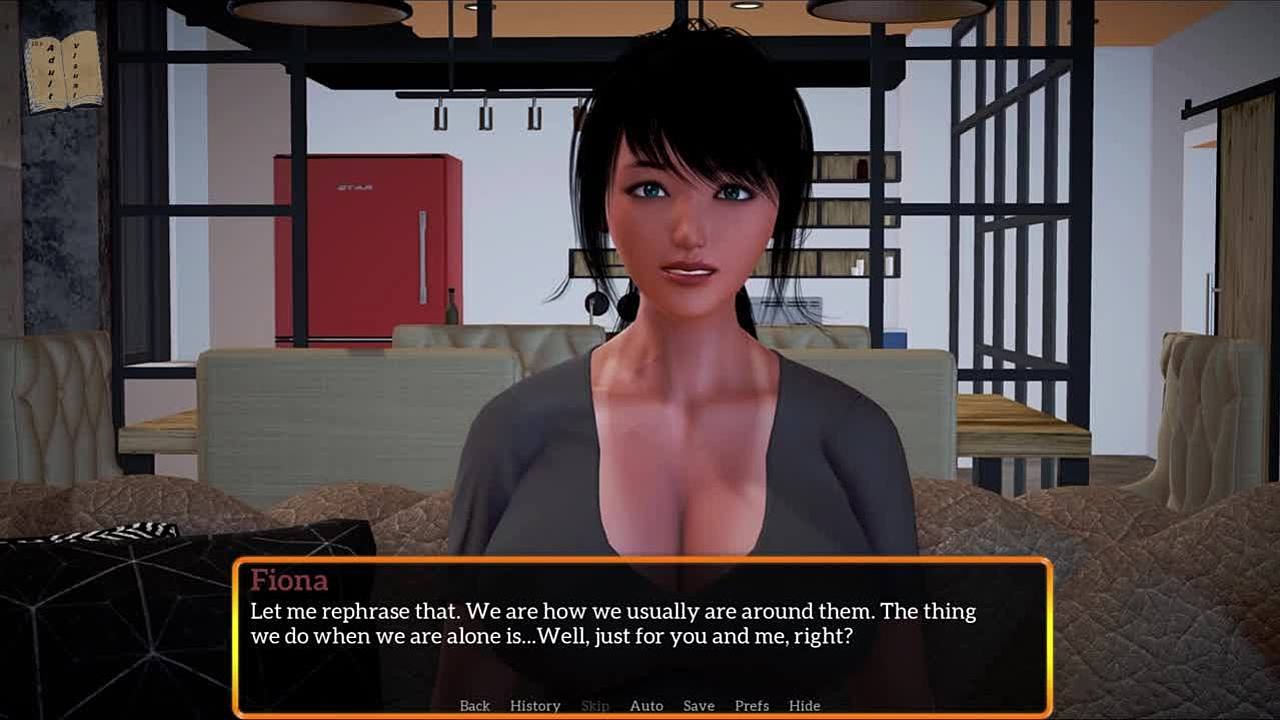
Task: Enable Auto-advance dialogue
Action: pyautogui.click(x=646, y=705)
